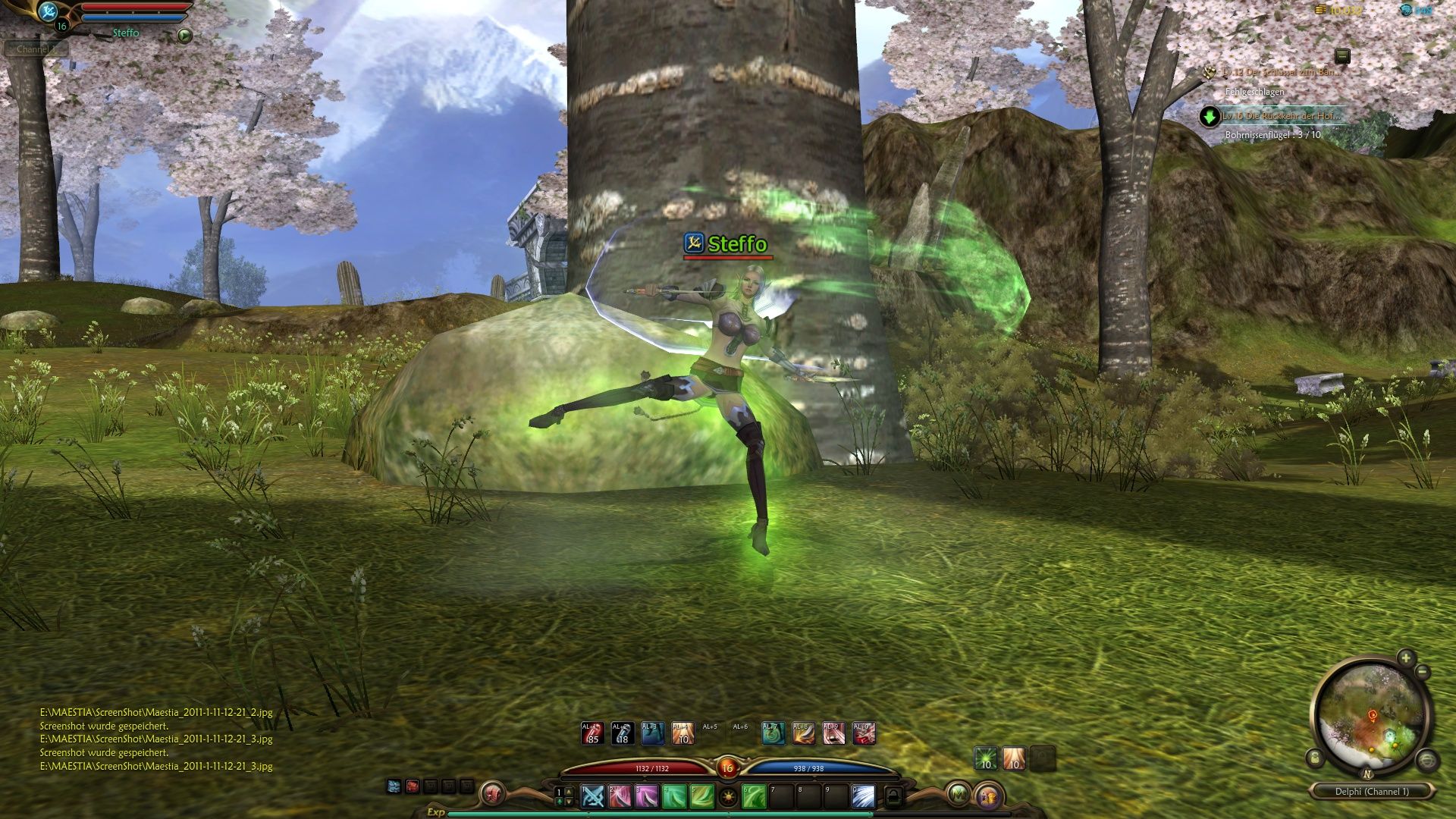Activate the white slash skill in slot 0
Screen dimensions: 1456x819
pyautogui.click(x=863, y=796)
